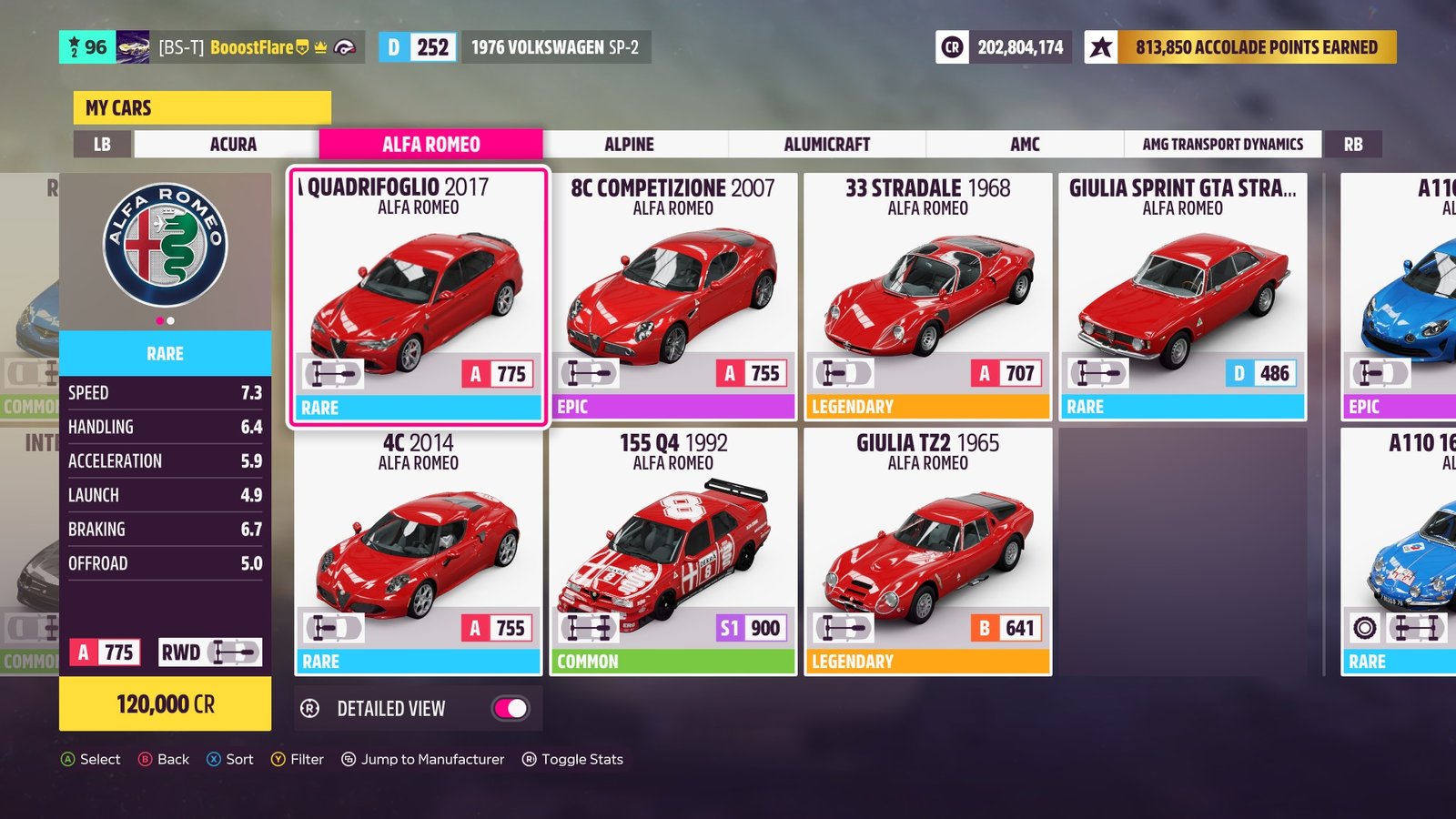
Task: Toggle the Detailed View switch
Action: tap(511, 708)
